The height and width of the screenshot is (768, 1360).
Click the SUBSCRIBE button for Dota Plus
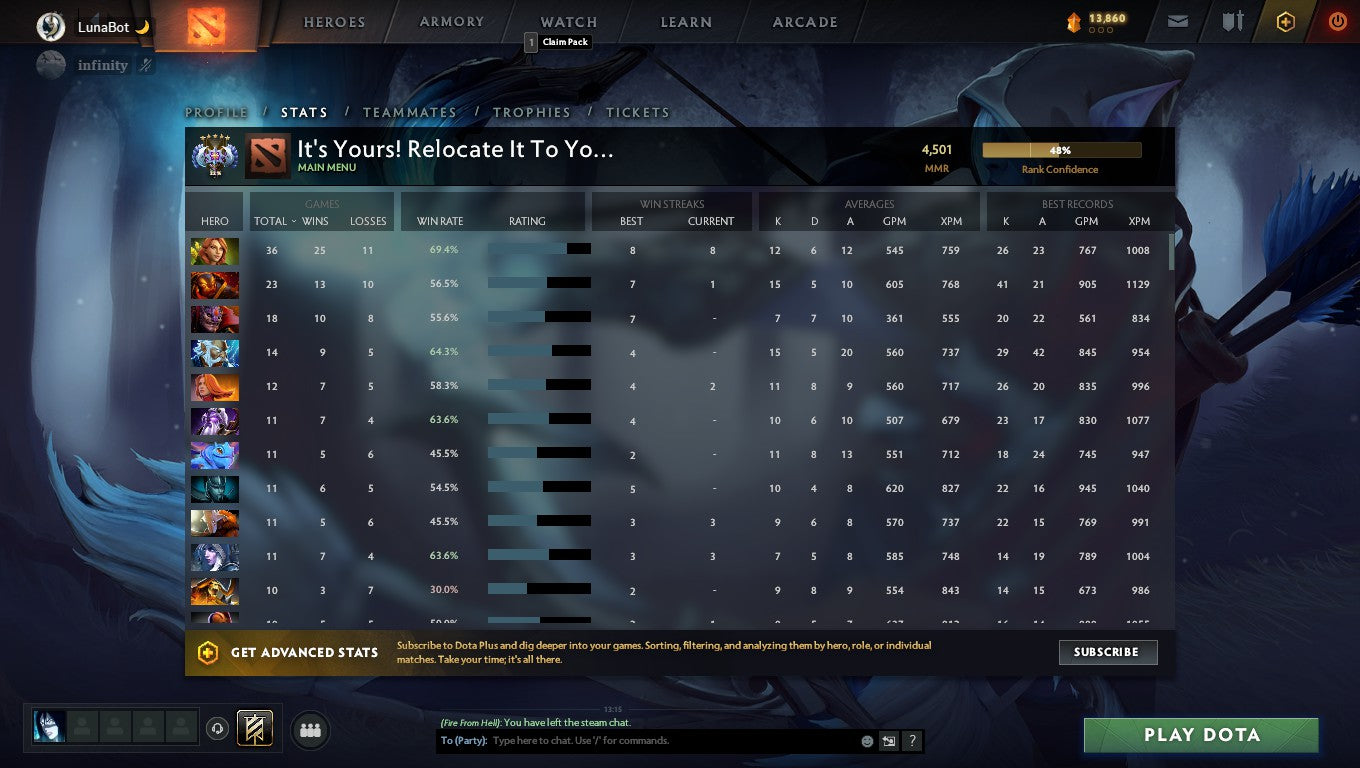[x=1108, y=652]
